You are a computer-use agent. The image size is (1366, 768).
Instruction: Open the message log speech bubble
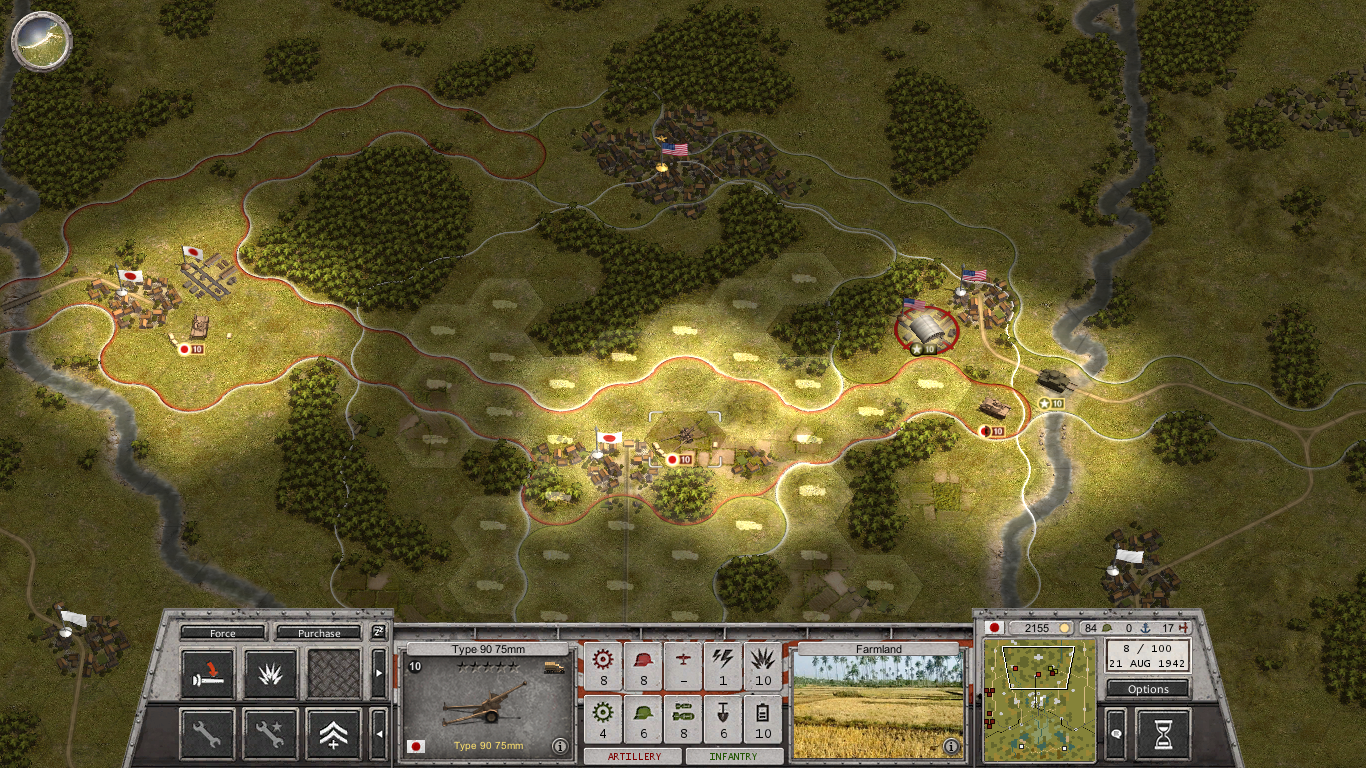coord(1116,734)
